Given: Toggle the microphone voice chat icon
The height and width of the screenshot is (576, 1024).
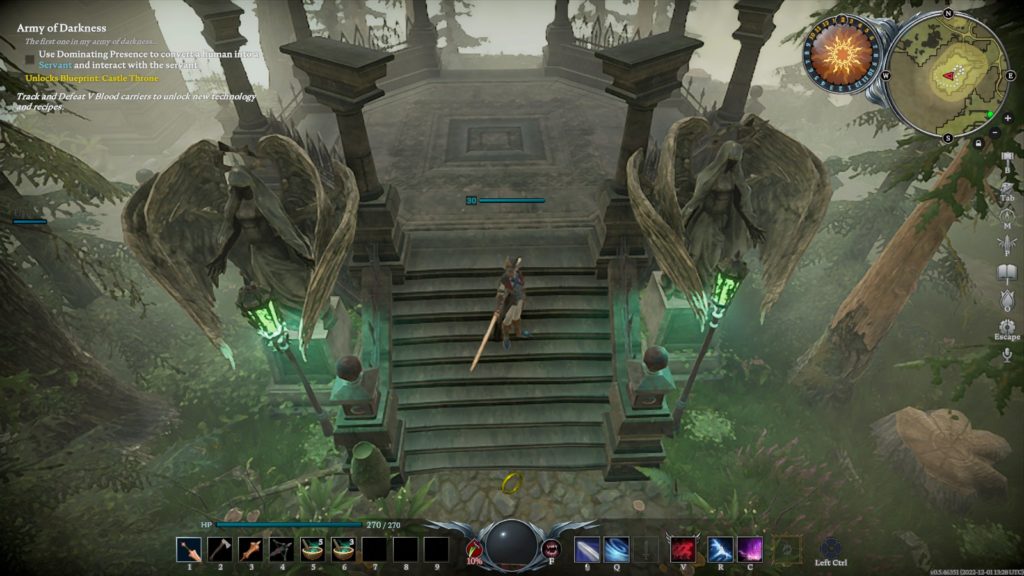Looking at the screenshot, I should click(1006, 355).
